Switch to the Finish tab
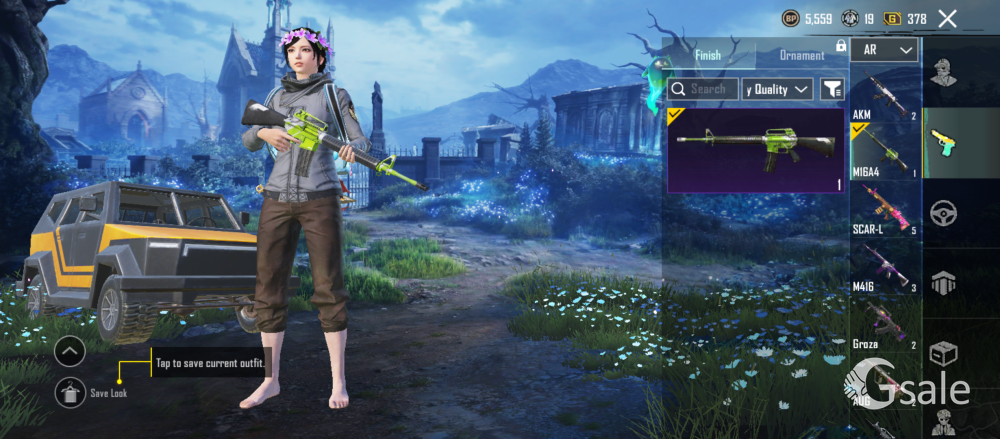The image size is (1000, 439). click(x=708, y=55)
